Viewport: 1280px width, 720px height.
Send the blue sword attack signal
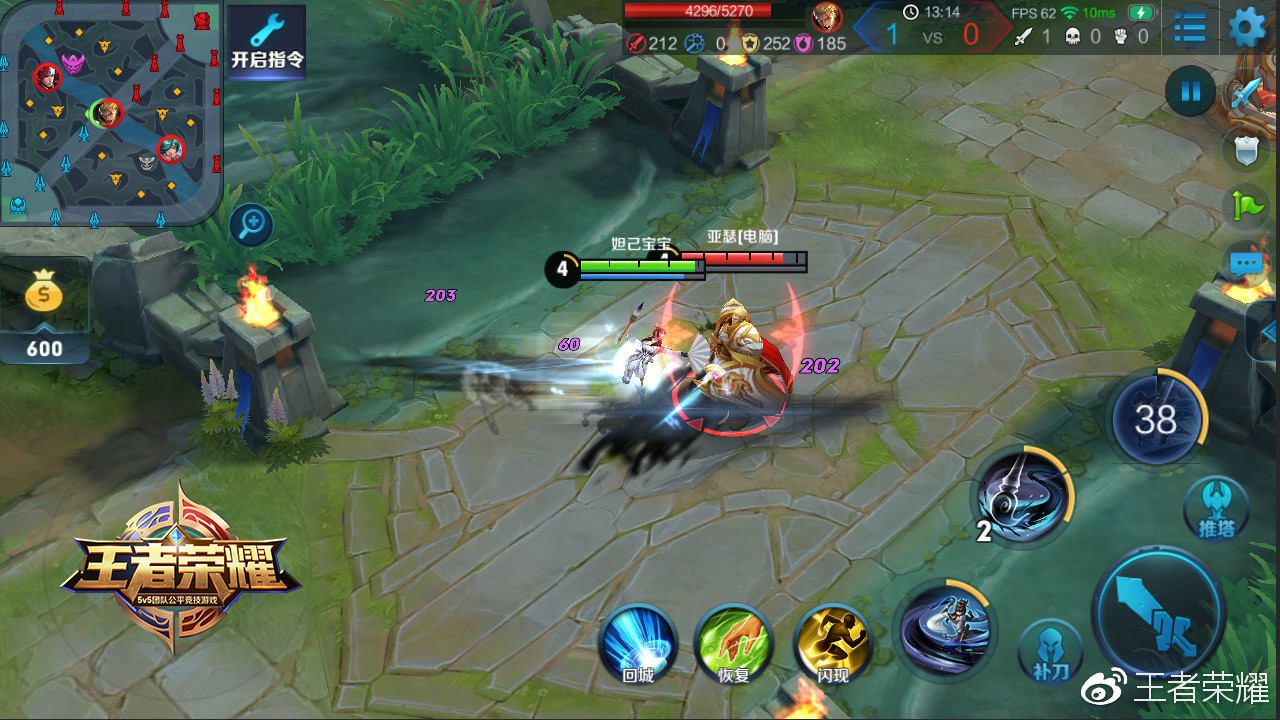pos(1246,97)
